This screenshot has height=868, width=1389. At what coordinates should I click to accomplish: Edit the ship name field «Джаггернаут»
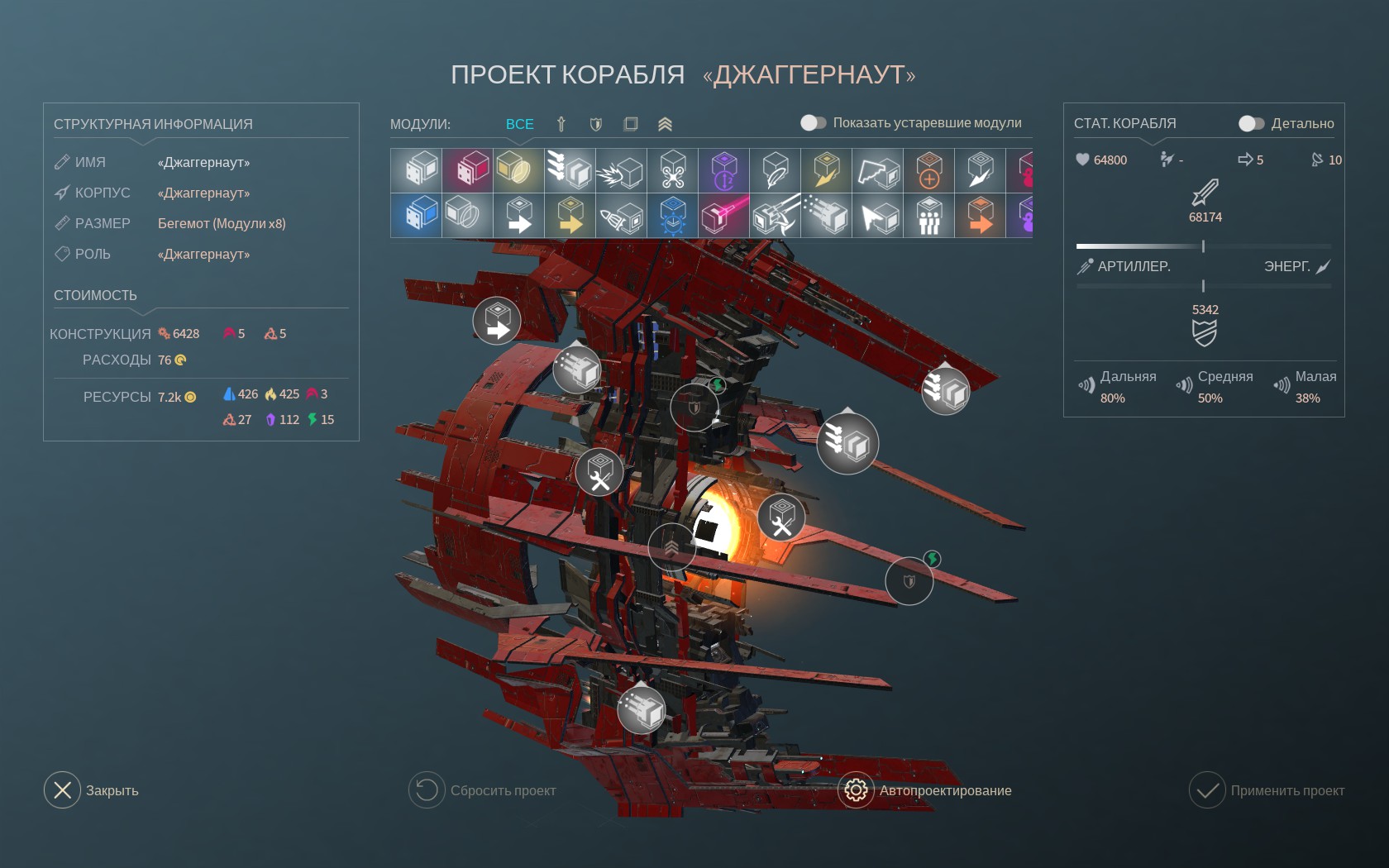pos(203,163)
